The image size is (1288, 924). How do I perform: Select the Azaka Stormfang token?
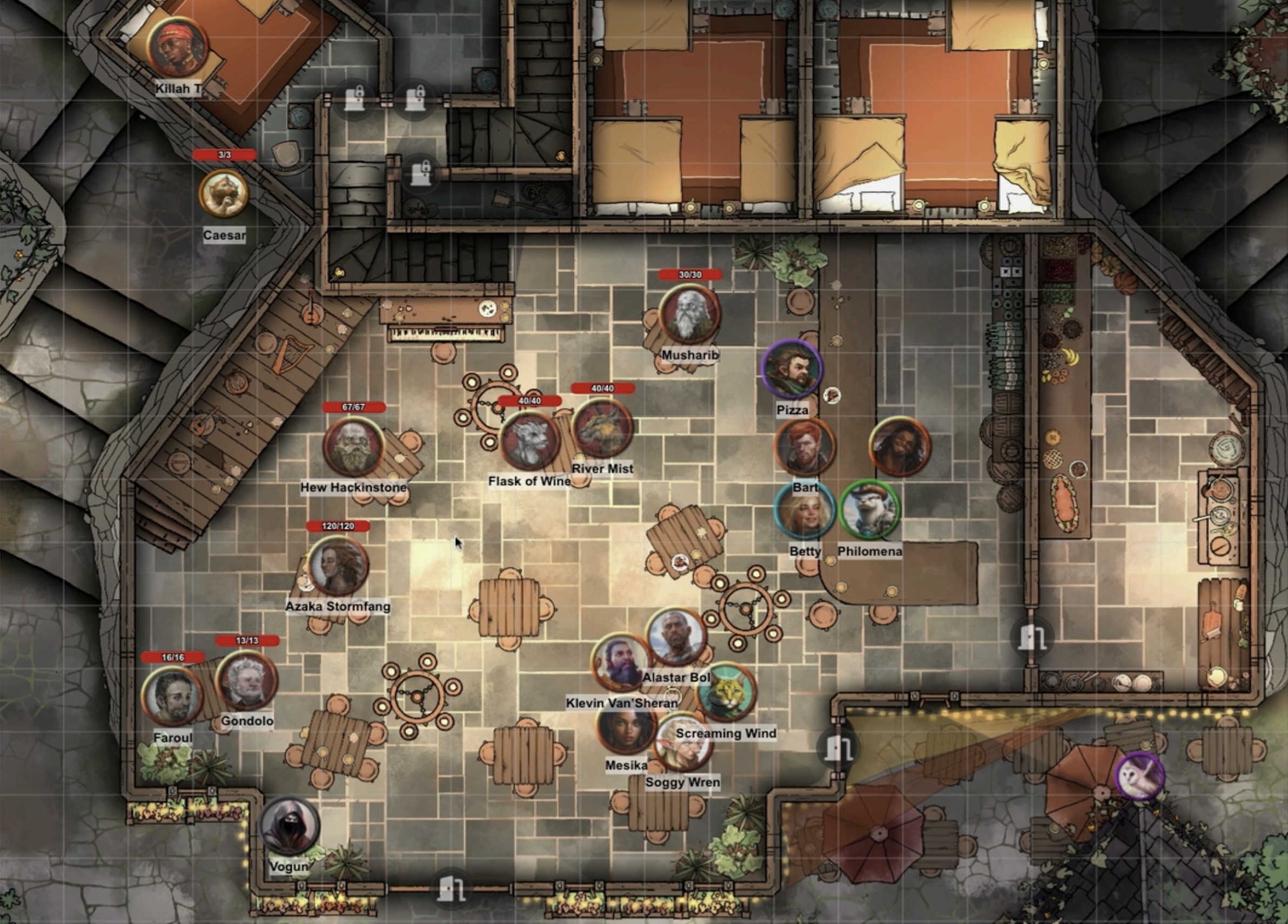(x=338, y=566)
